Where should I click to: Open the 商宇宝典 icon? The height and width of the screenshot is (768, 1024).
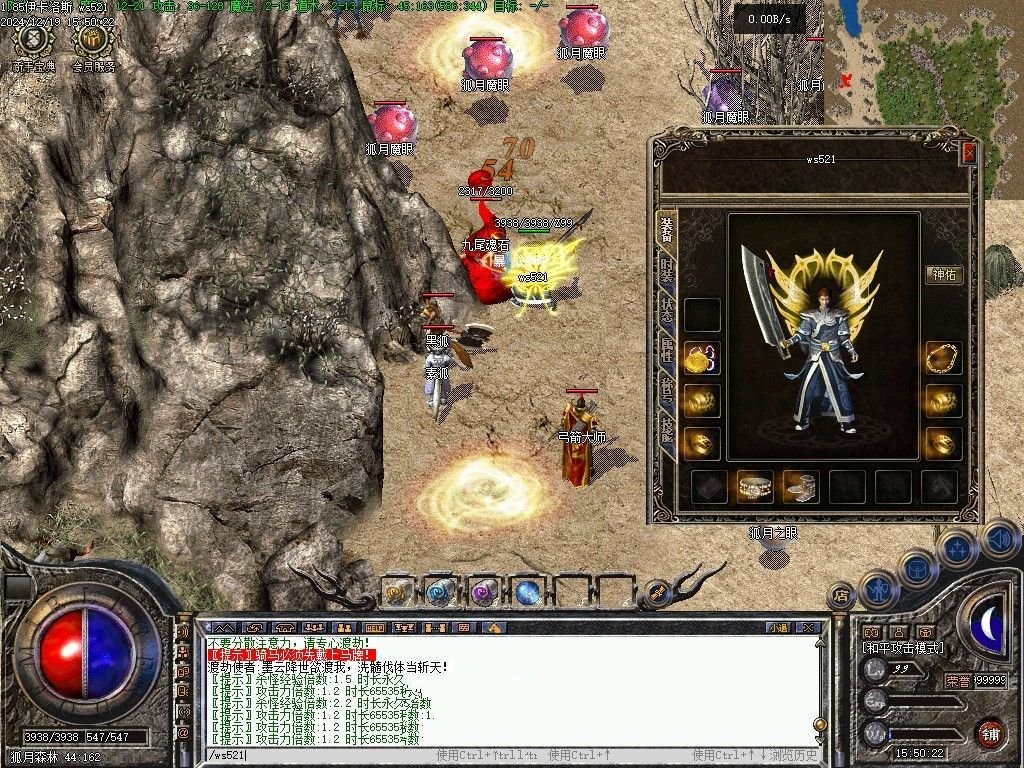[x=34, y=42]
